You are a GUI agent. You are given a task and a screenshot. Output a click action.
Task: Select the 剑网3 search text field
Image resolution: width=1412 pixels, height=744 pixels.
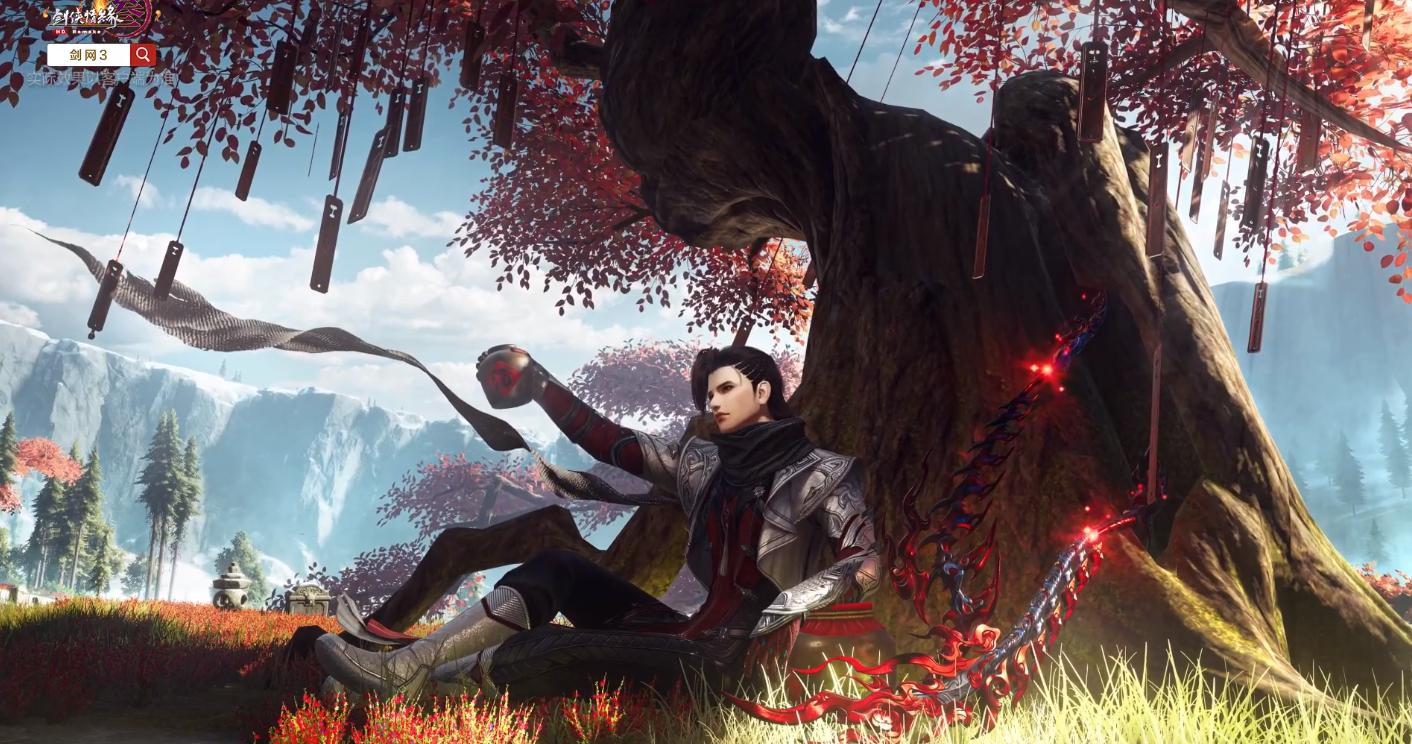89,55
